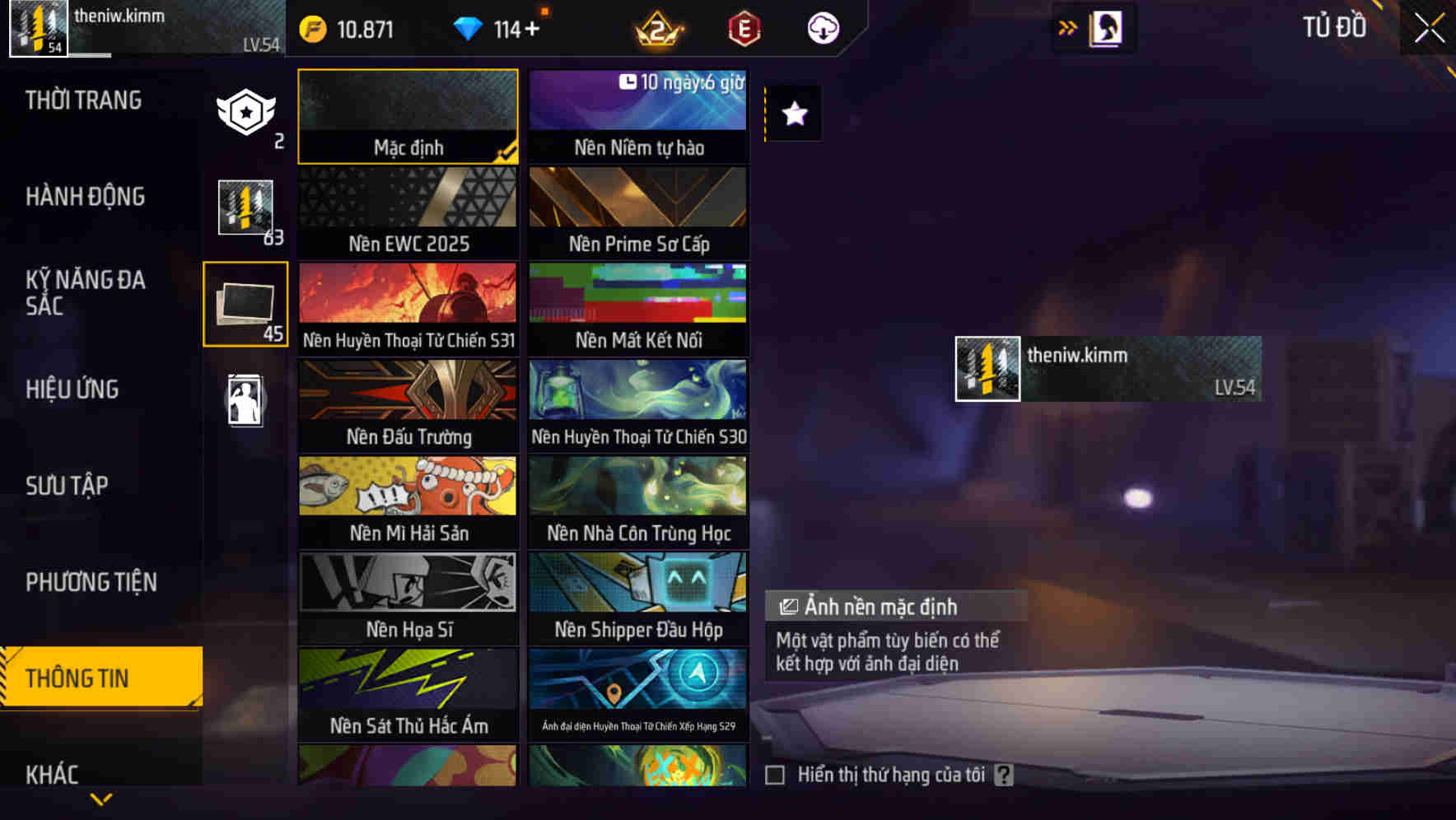The image size is (1456, 820).
Task: Select the character pose category icon
Action: 245,398
